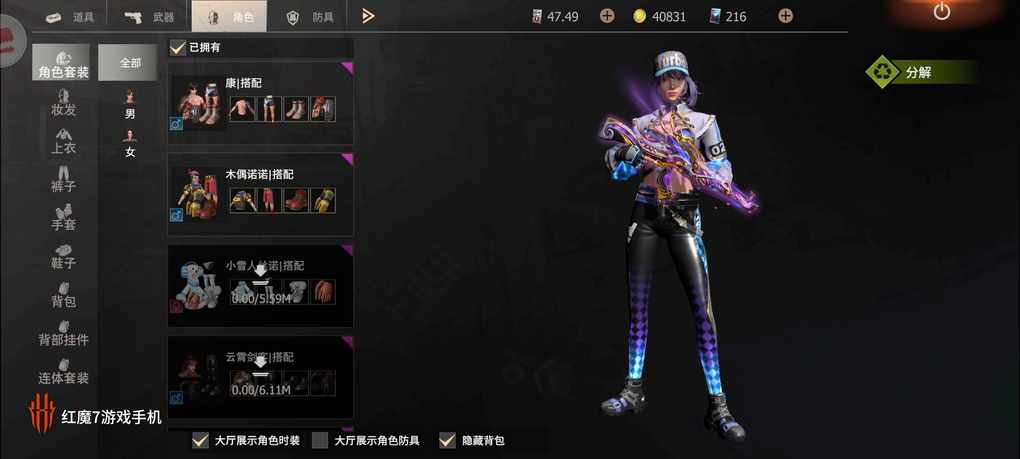Choose the 背包 backpack category
The width and height of the screenshot is (1020, 459).
63,292
